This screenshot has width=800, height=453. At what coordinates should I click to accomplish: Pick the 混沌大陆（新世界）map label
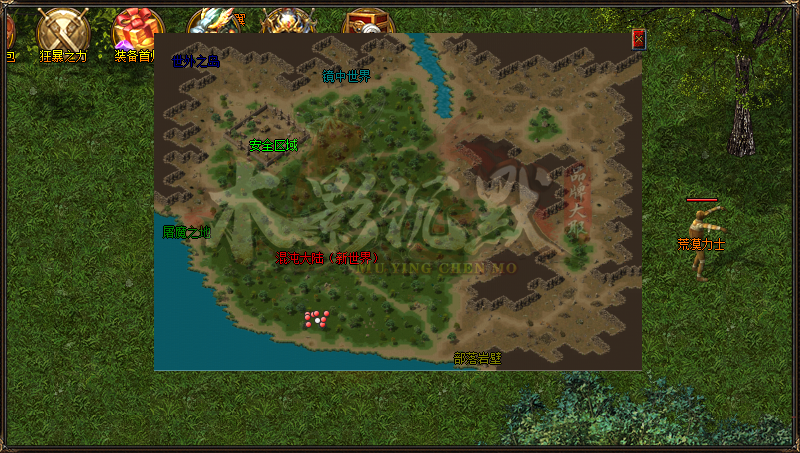tap(327, 258)
